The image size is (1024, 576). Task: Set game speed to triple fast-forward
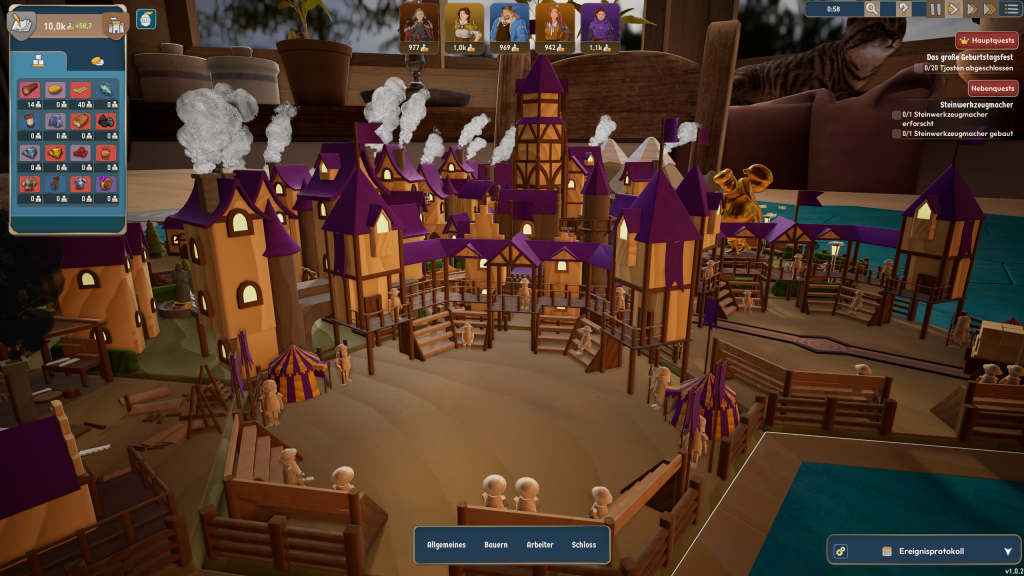(990, 9)
